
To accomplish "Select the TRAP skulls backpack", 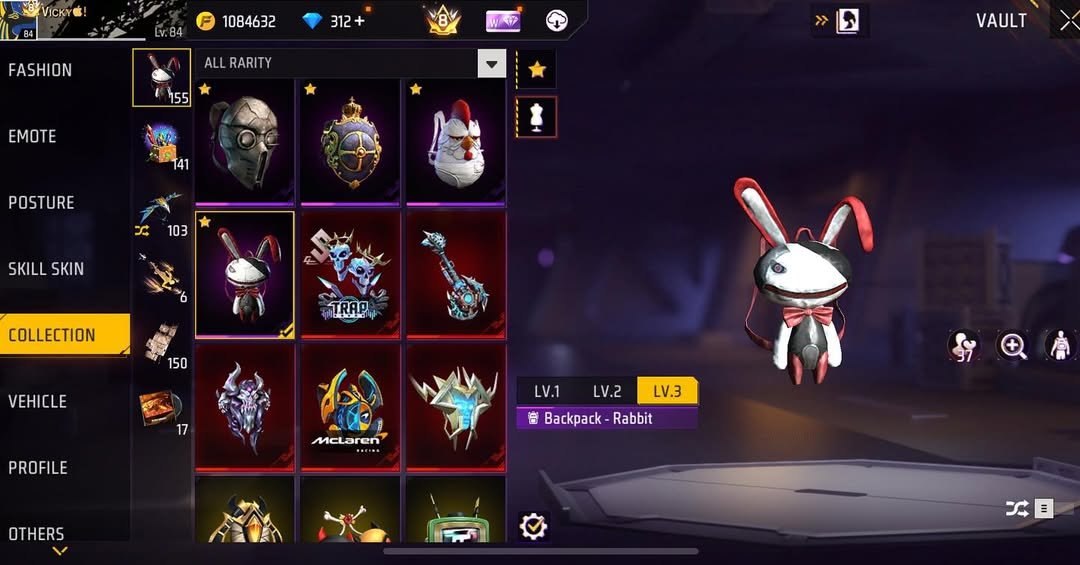I will point(350,273).
